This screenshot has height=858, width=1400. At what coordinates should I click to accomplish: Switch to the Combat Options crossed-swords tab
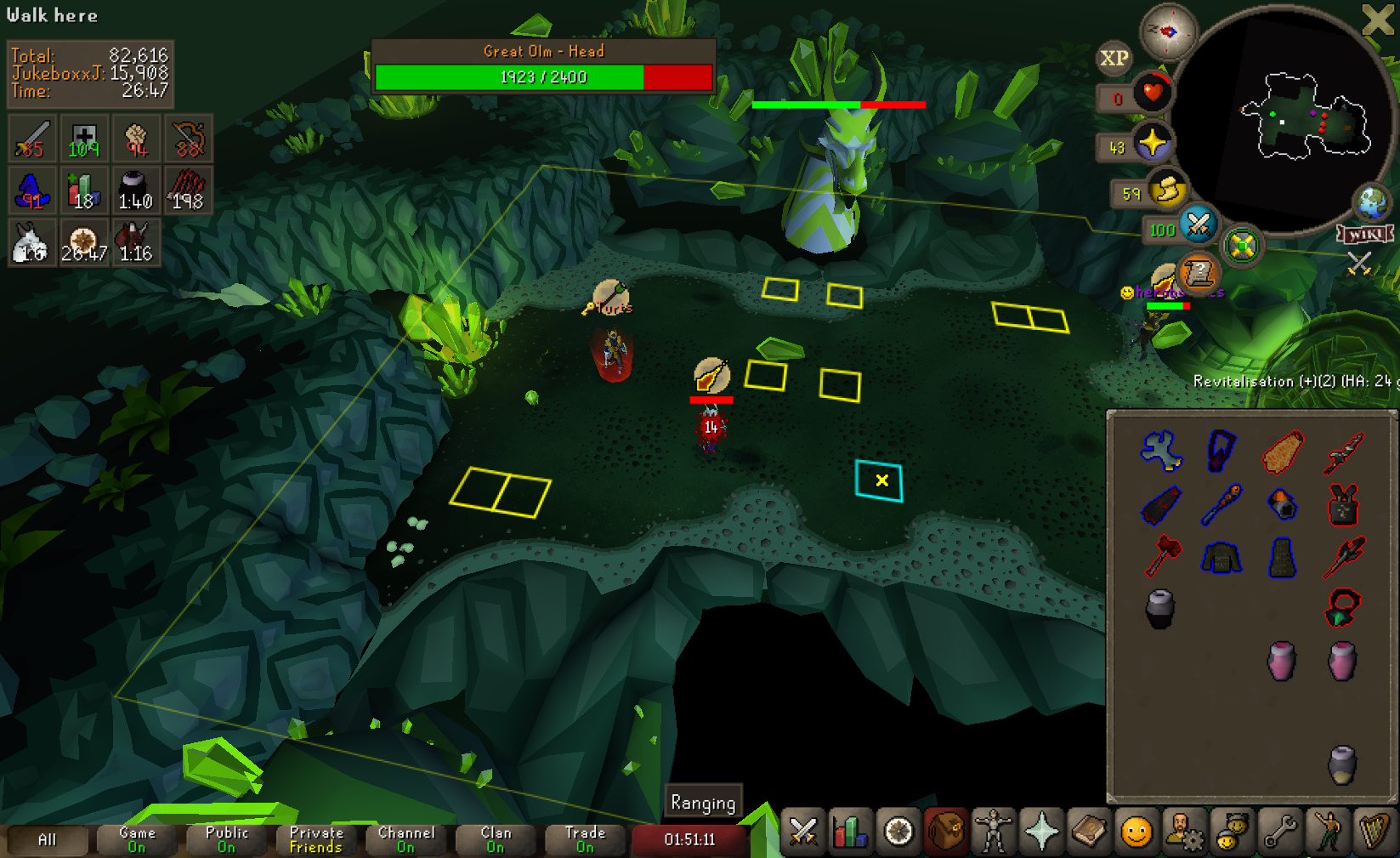coord(803,831)
